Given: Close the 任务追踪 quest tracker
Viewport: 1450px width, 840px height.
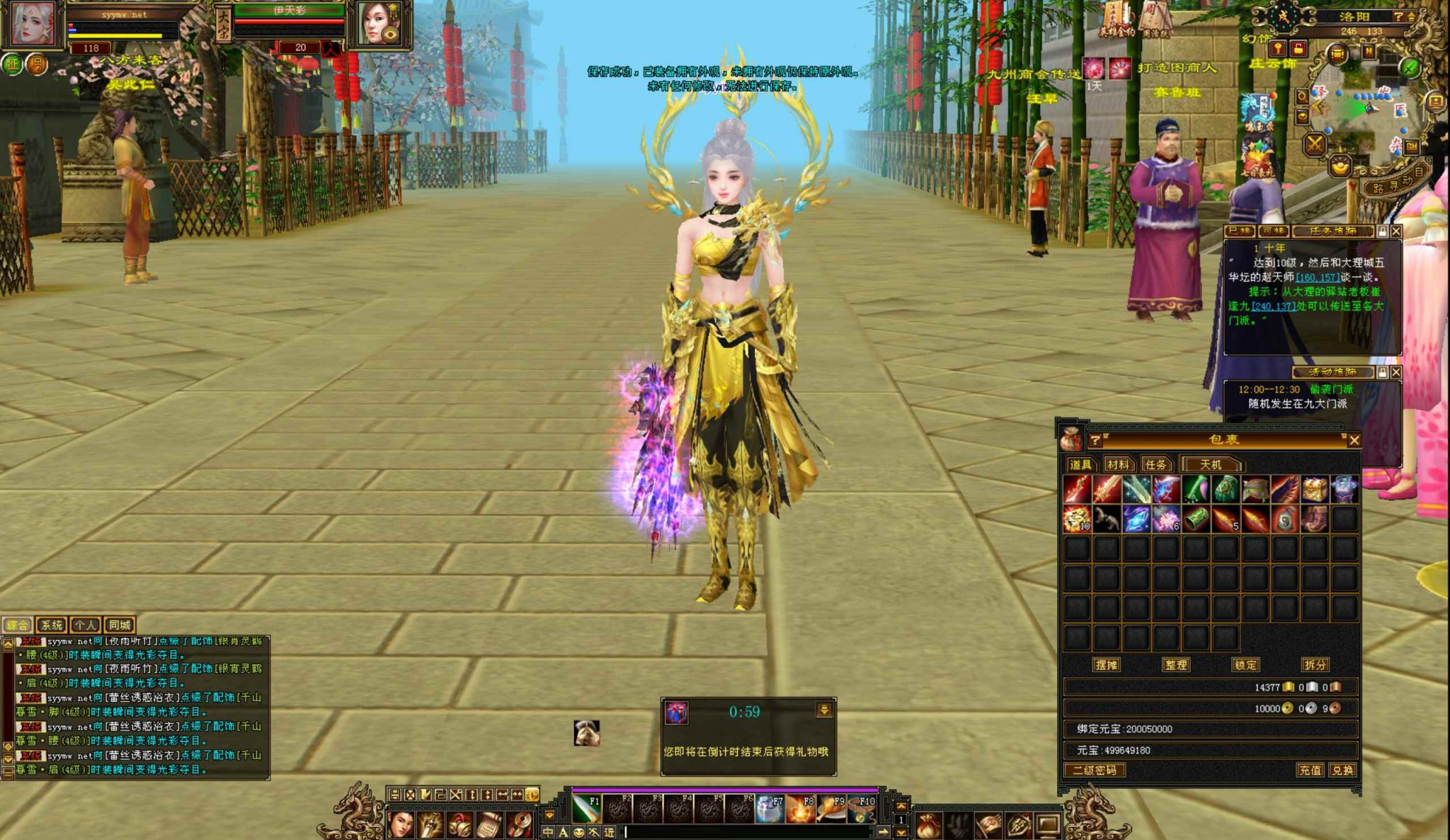Looking at the screenshot, I should click(x=1396, y=231).
